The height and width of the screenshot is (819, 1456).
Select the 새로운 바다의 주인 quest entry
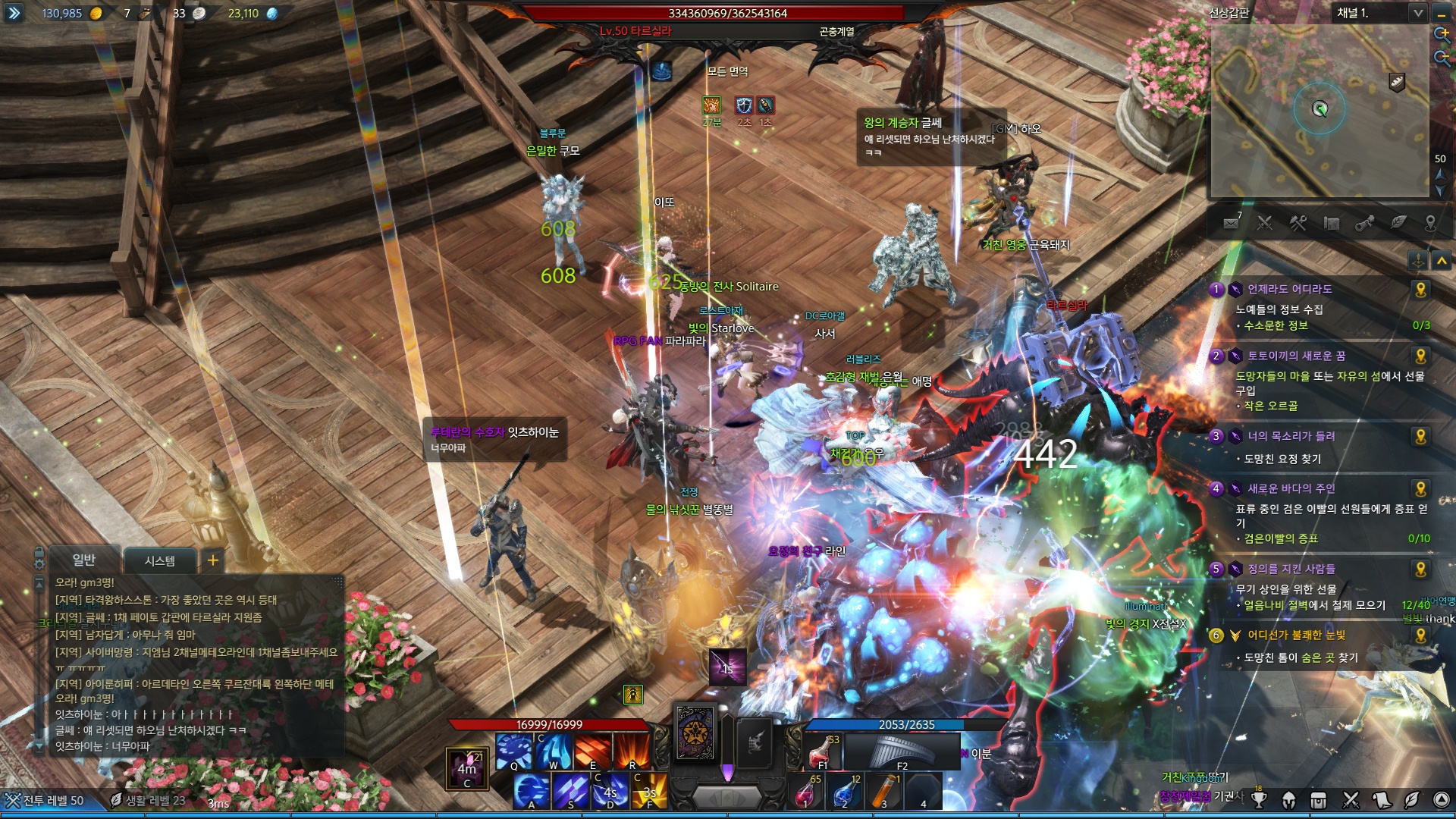1291,489
